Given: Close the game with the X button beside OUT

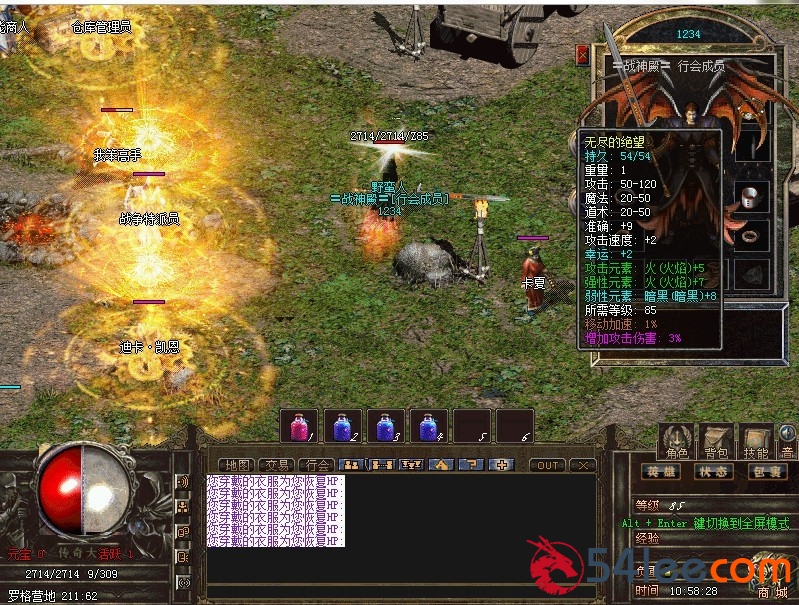Looking at the screenshot, I should coord(583,465).
